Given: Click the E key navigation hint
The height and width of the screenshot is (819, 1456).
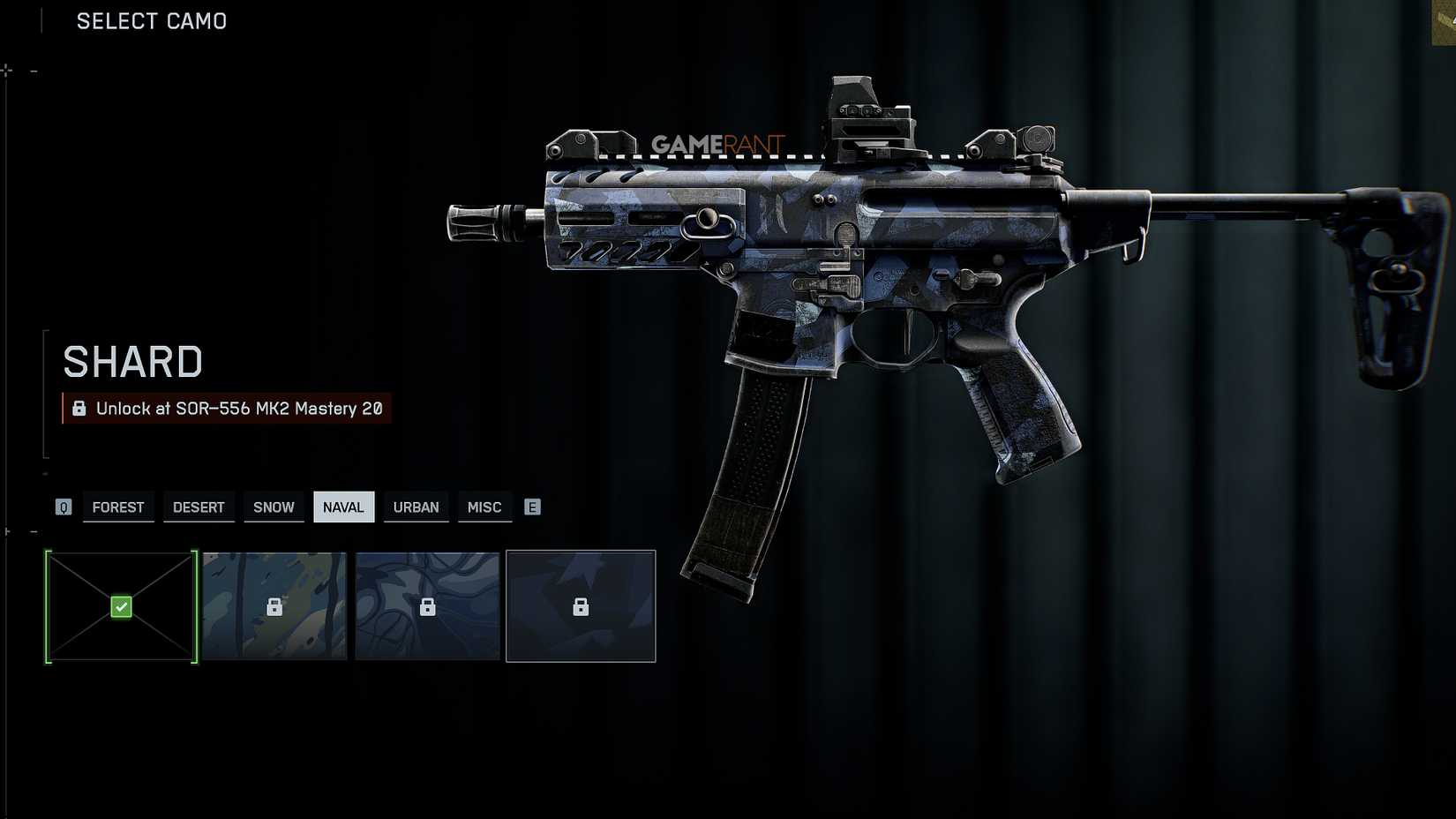Looking at the screenshot, I should point(532,507).
